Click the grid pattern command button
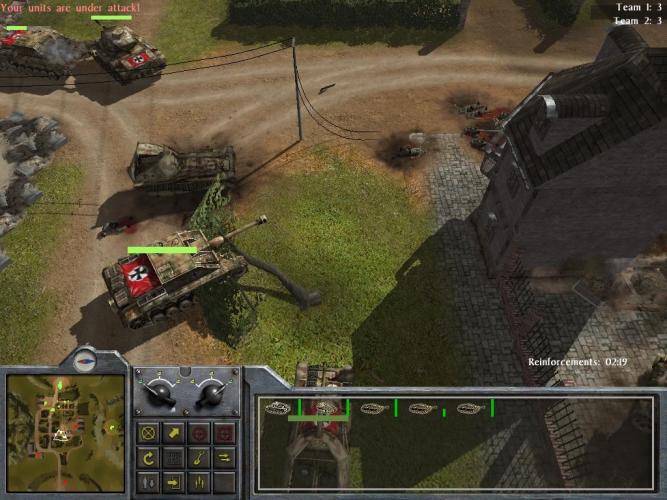The image size is (667, 500). tap(174, 458)
